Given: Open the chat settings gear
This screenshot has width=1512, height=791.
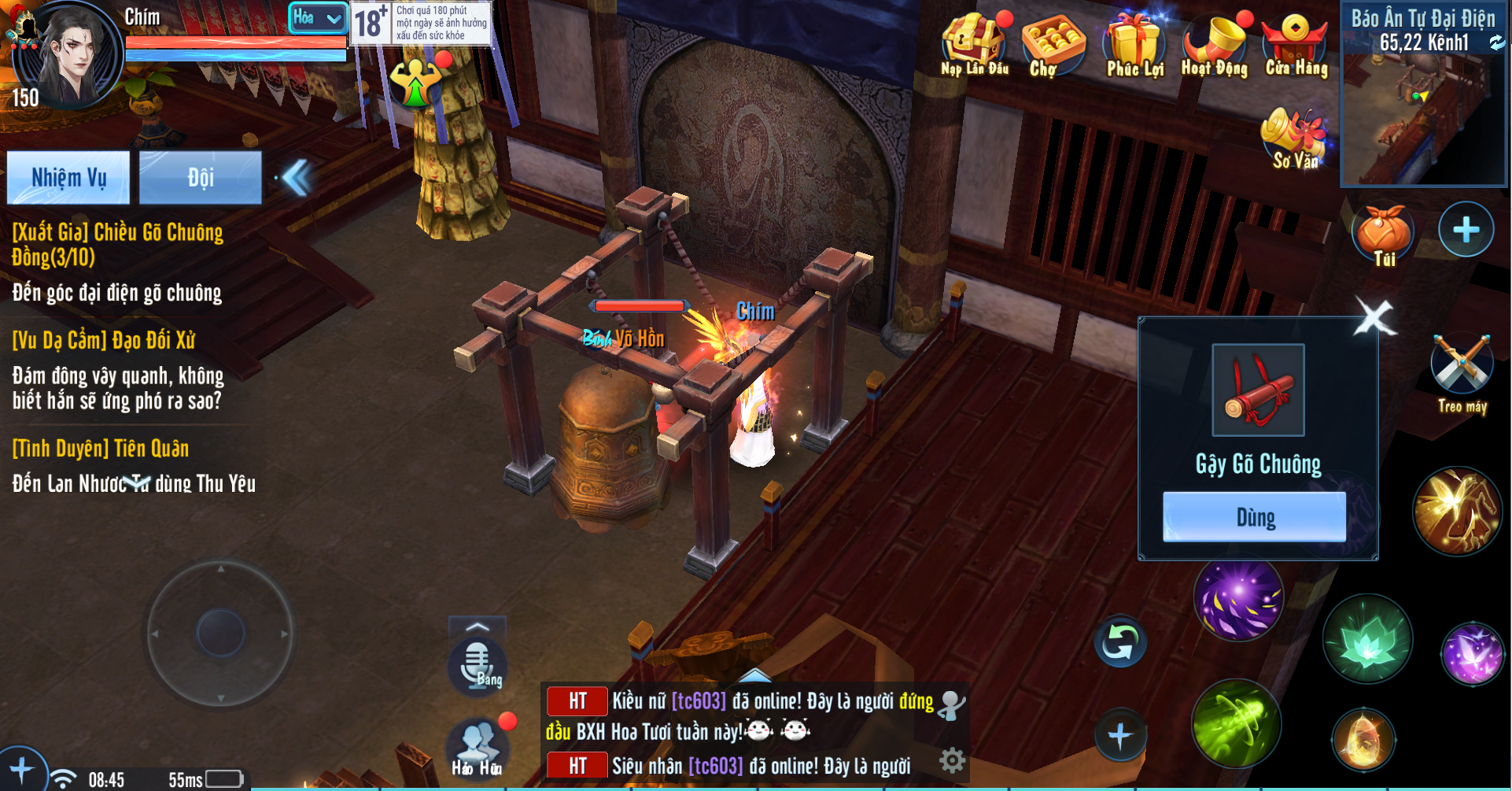Looking at the screenshot, I should point(952,760).
